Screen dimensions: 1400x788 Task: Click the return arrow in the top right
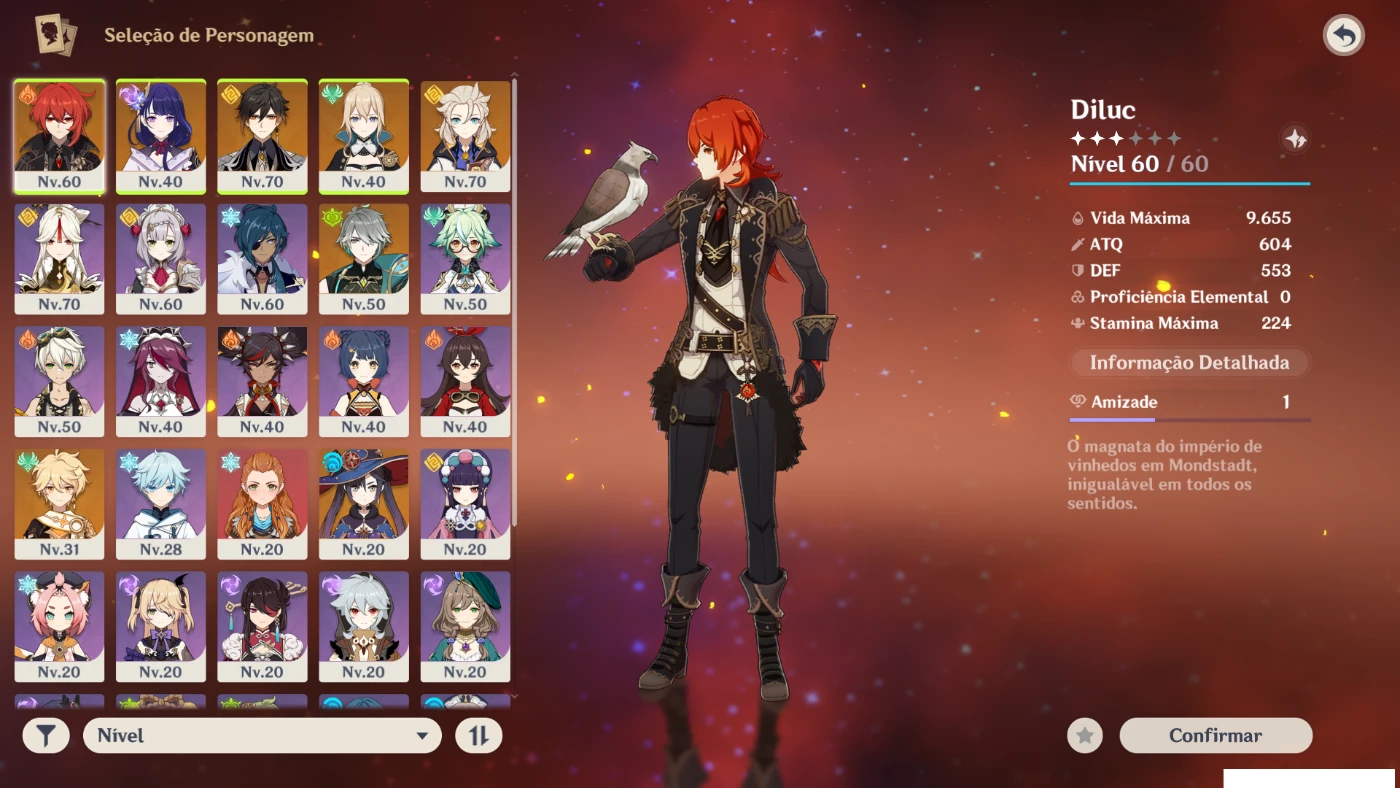point(1344,34)
